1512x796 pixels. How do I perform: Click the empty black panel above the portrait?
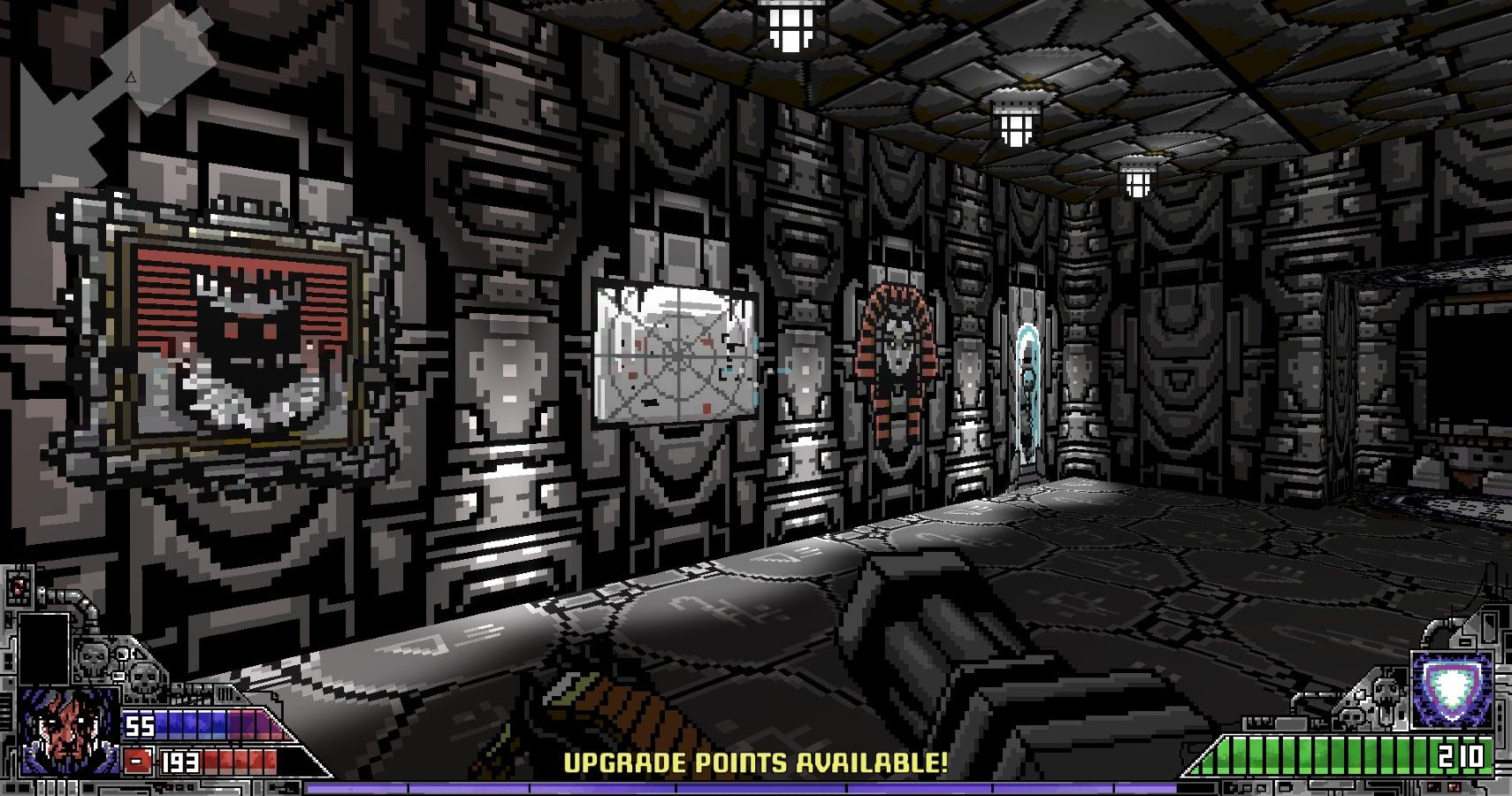coord(43,648)
